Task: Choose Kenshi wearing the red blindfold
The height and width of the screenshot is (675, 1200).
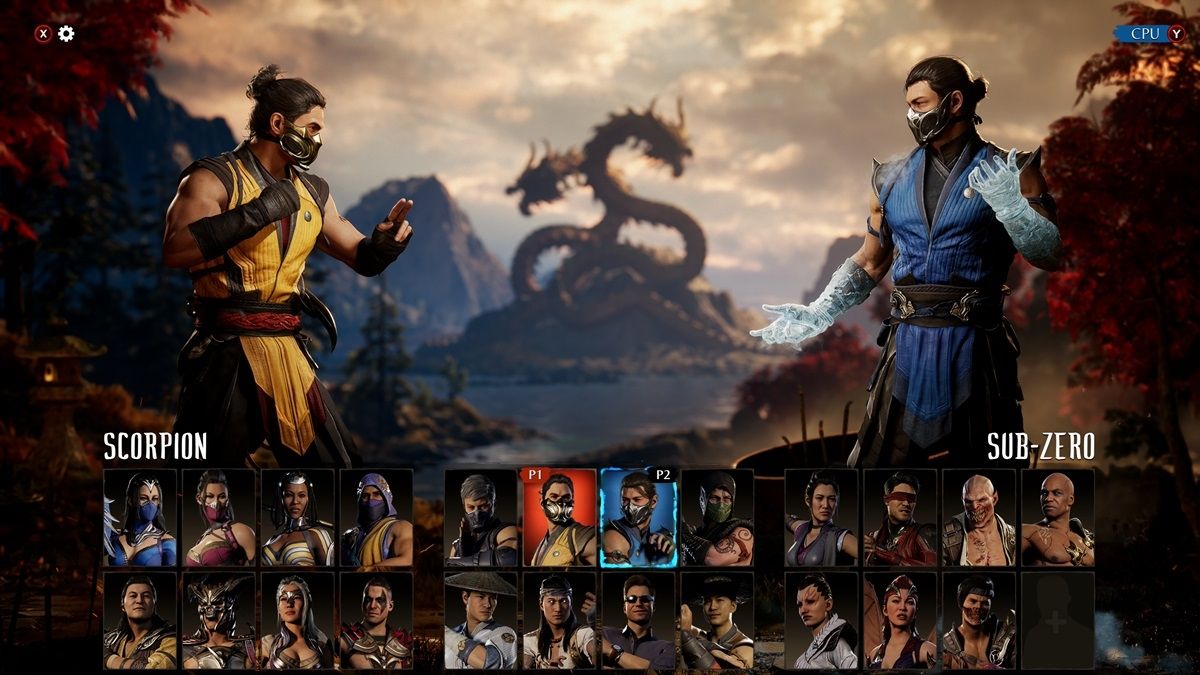Action: coord(900,518)
